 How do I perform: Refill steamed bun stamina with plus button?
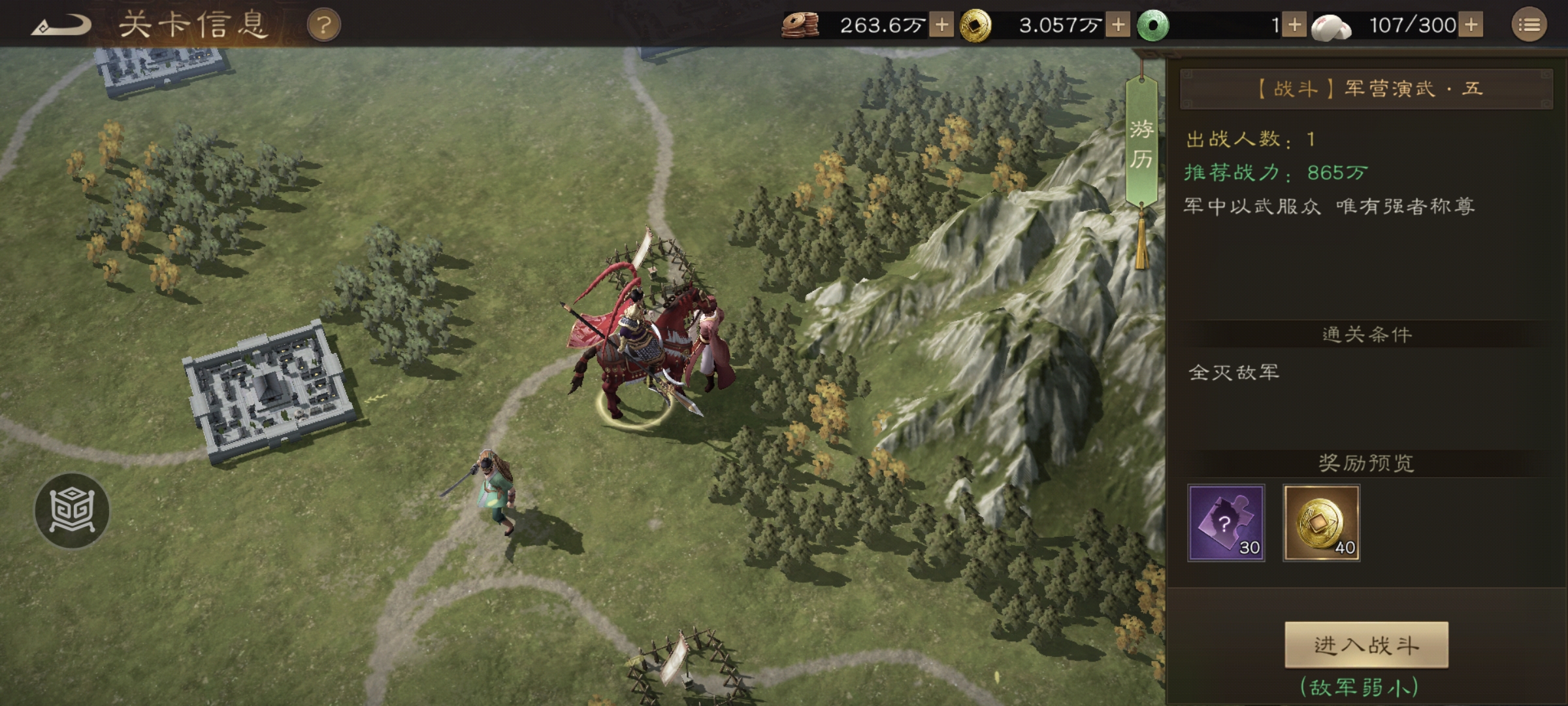point(1471,25)
